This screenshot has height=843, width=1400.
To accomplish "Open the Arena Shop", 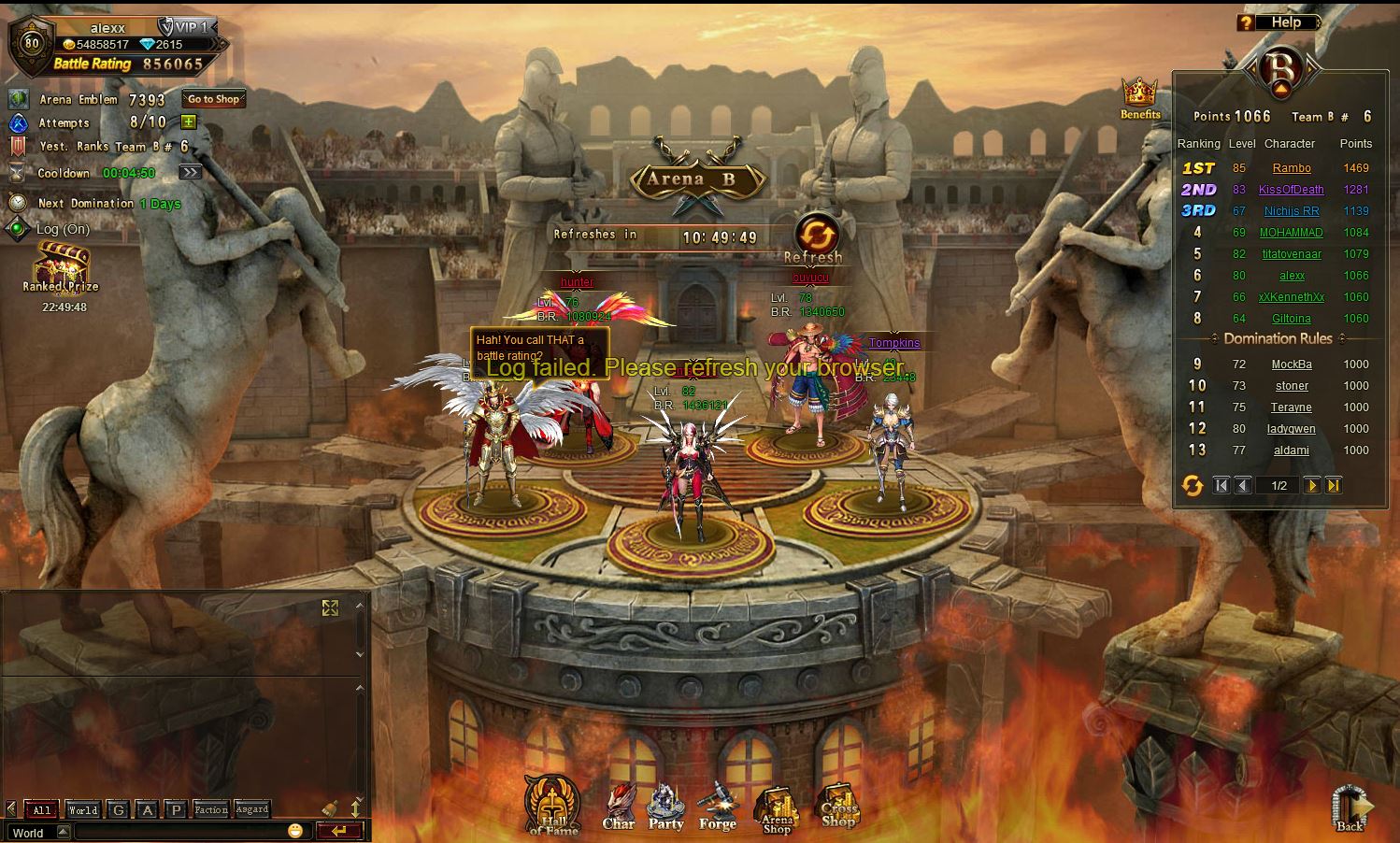I will (x=777, y=809).
